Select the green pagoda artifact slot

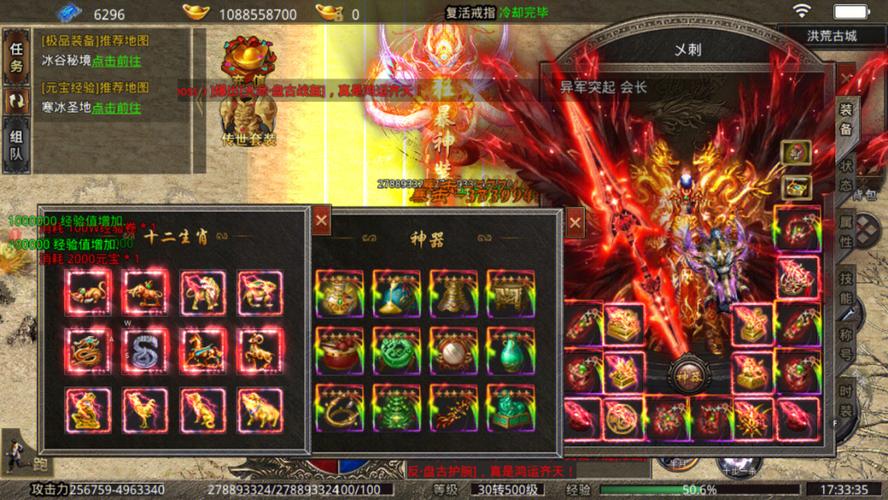click(397, 408)
